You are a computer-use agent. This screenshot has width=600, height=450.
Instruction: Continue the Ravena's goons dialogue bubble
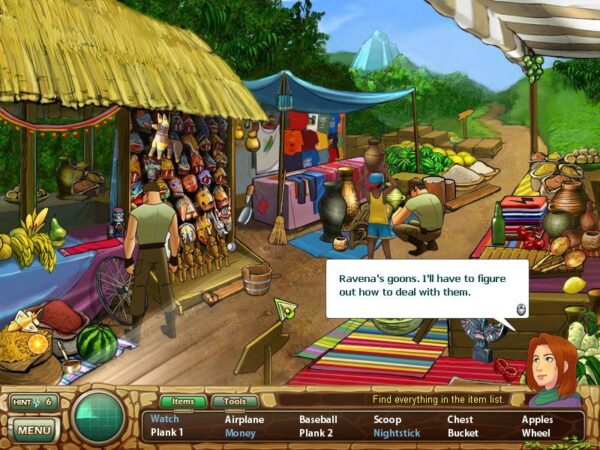pyautogui.click(x=520, y=308)
